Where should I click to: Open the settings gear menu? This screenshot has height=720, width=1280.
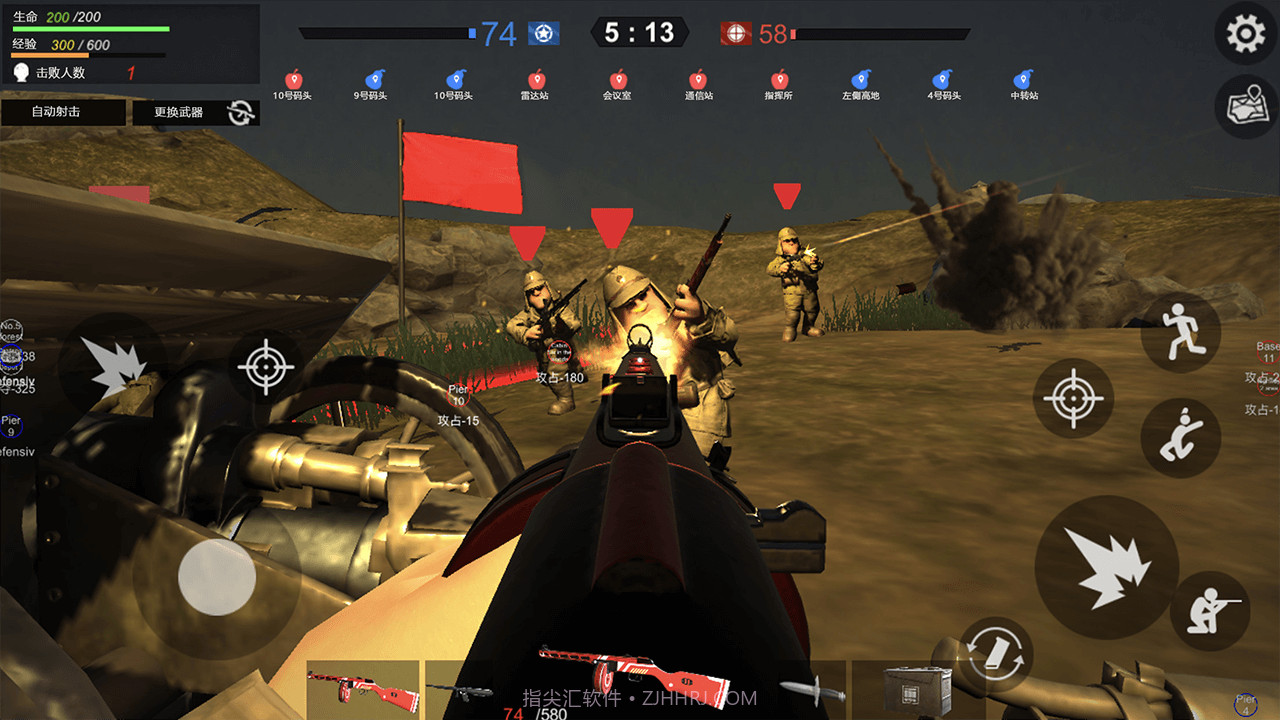(x=1245, y=35)
